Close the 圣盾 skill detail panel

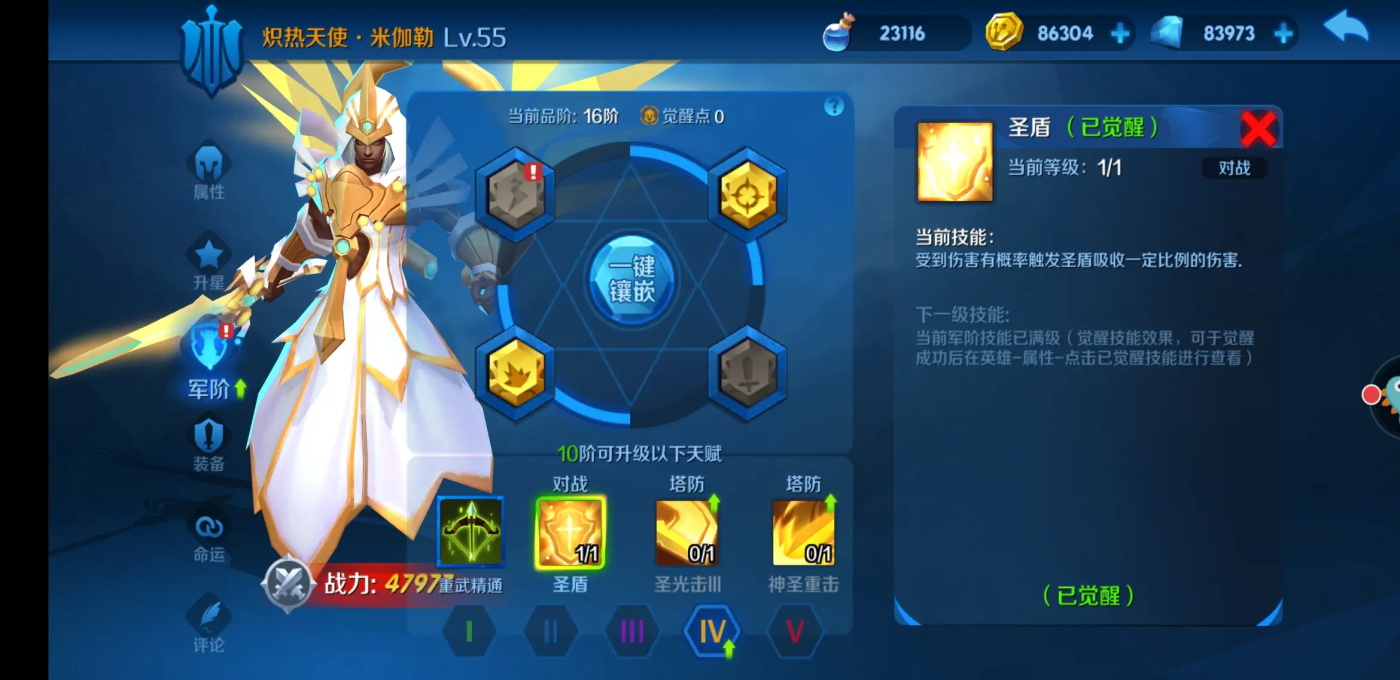(x=1258, y=129)
